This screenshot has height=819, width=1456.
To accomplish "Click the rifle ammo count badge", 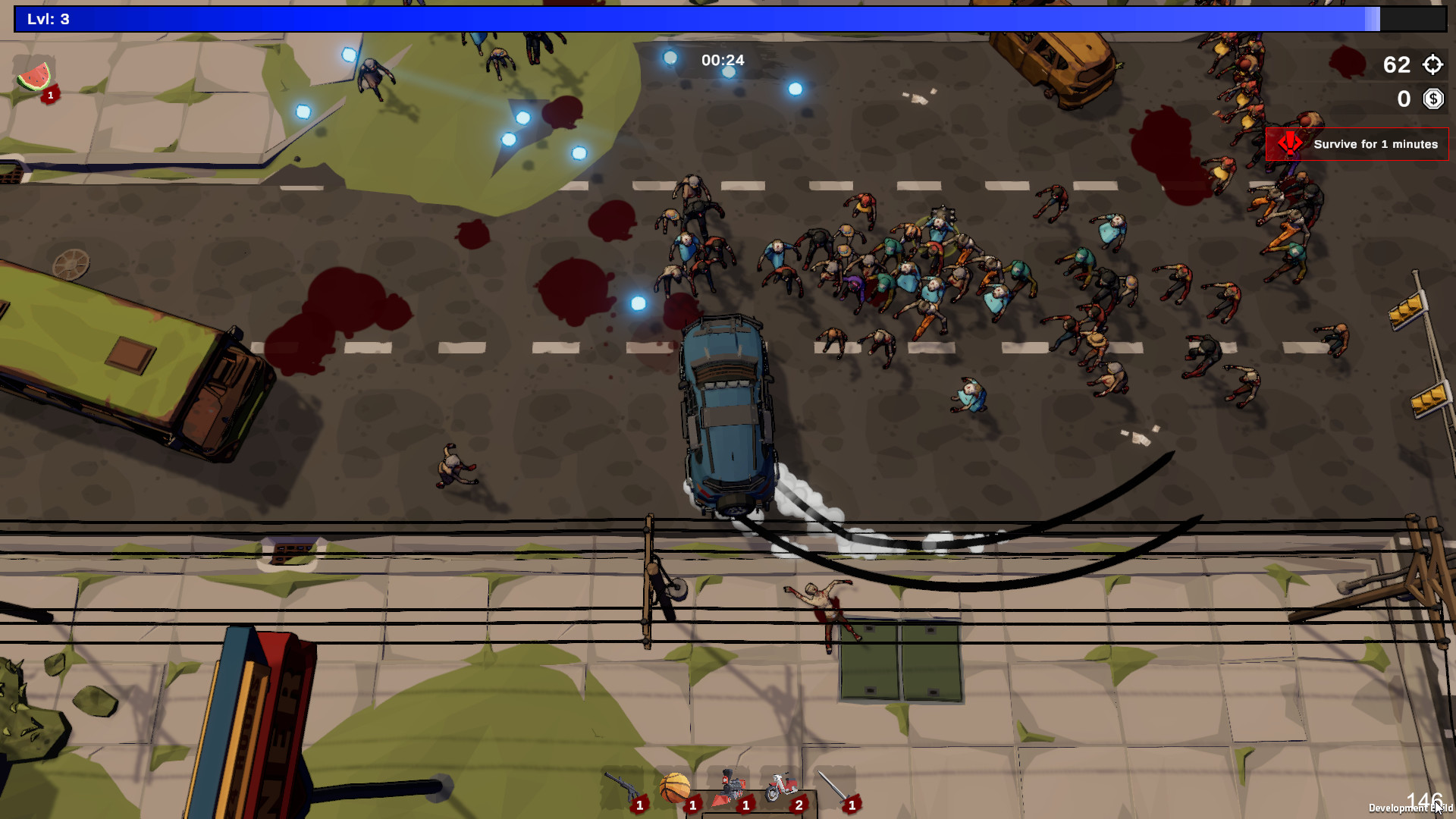I will tap(639, 805).
